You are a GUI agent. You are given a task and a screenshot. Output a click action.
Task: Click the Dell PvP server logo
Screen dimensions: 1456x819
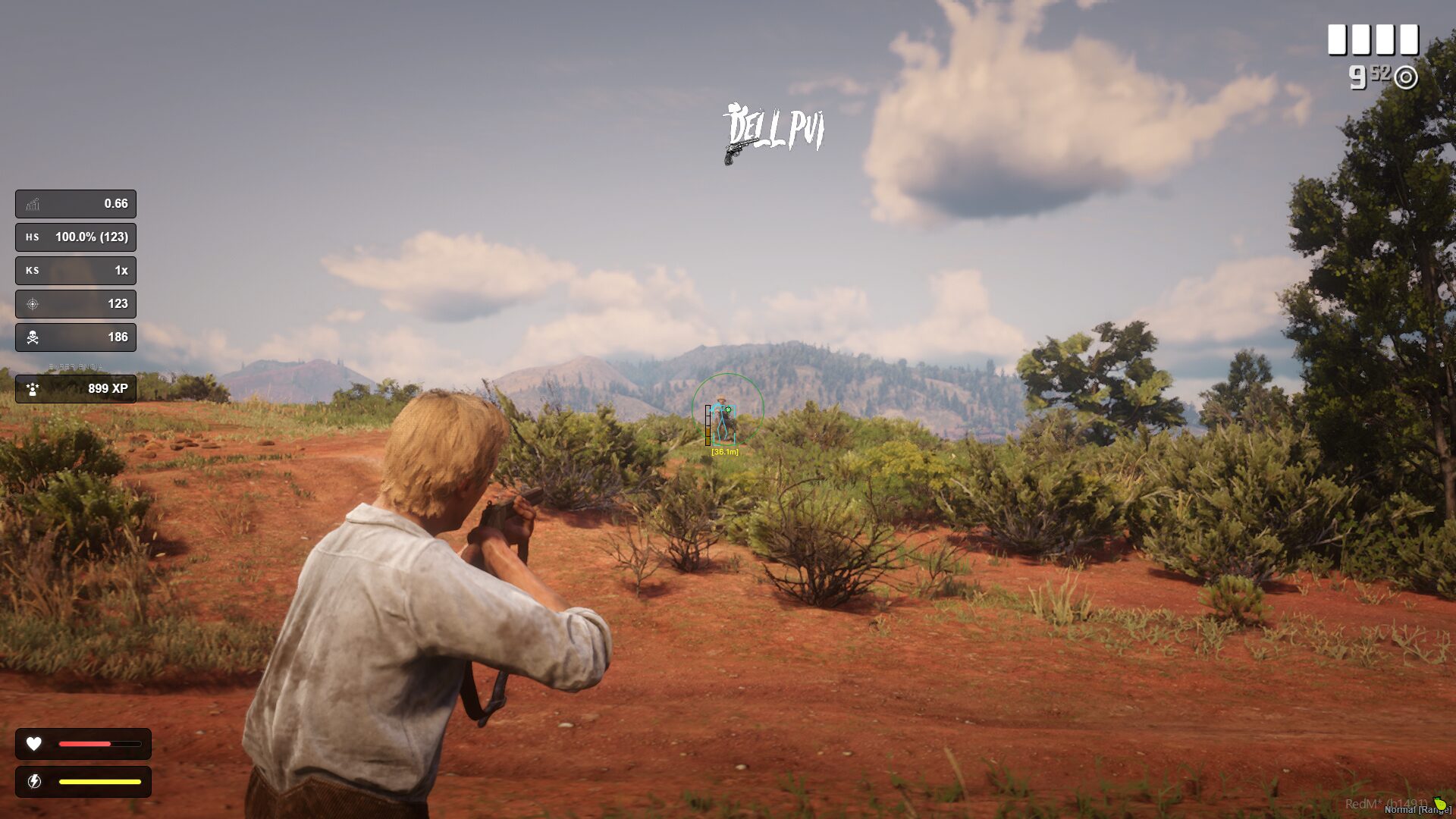pyautogui.click(x=773, y=133)
